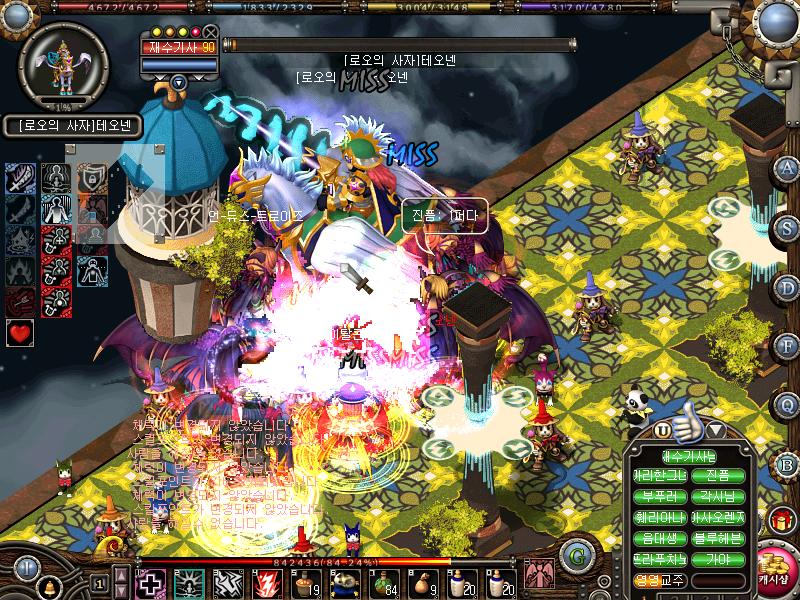Open the round green G button
Image resolution: width=800 pixels, height=600 pixels.
(574, 553)
